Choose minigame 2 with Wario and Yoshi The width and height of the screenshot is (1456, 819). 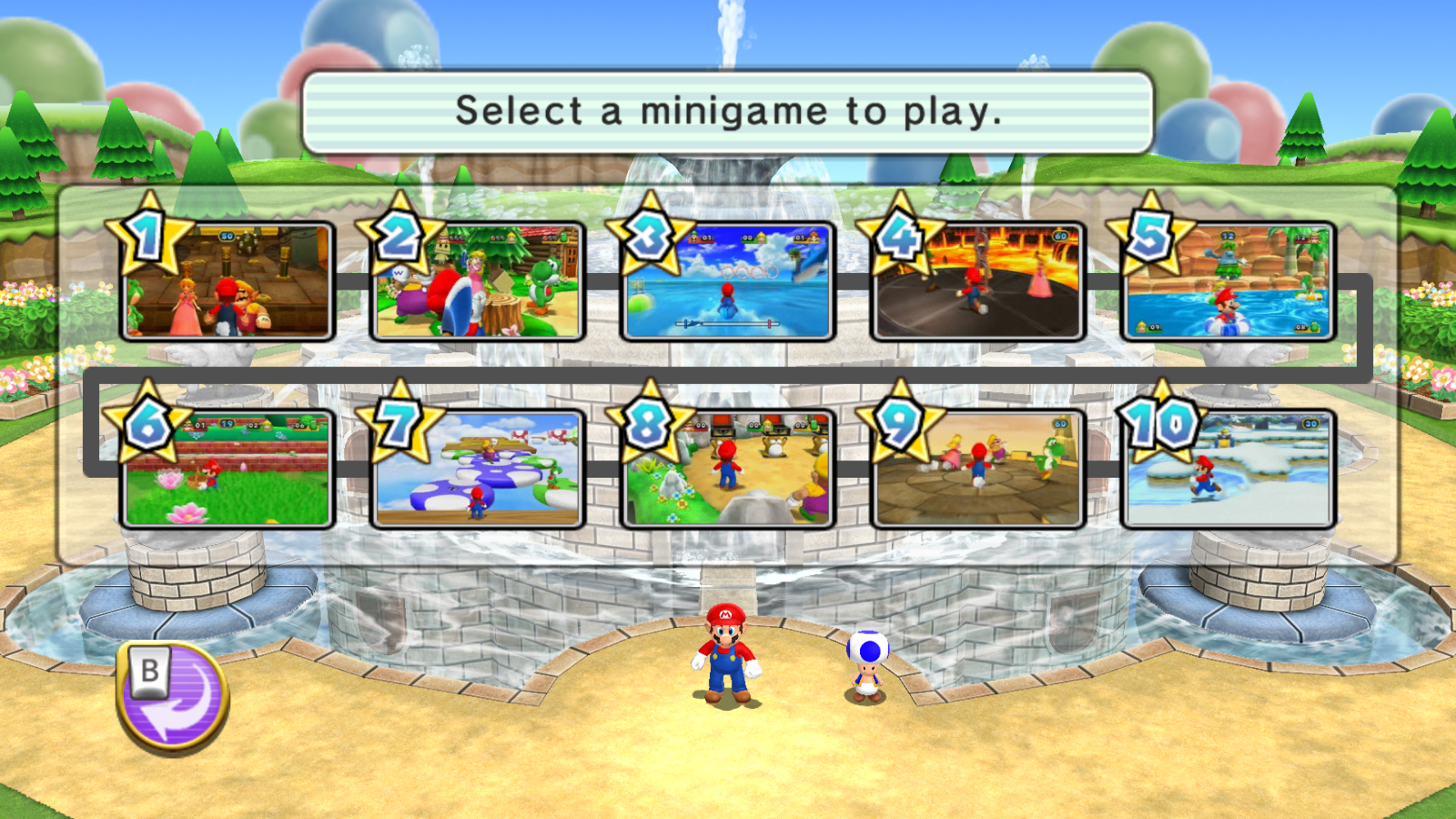tap(478, 282)
